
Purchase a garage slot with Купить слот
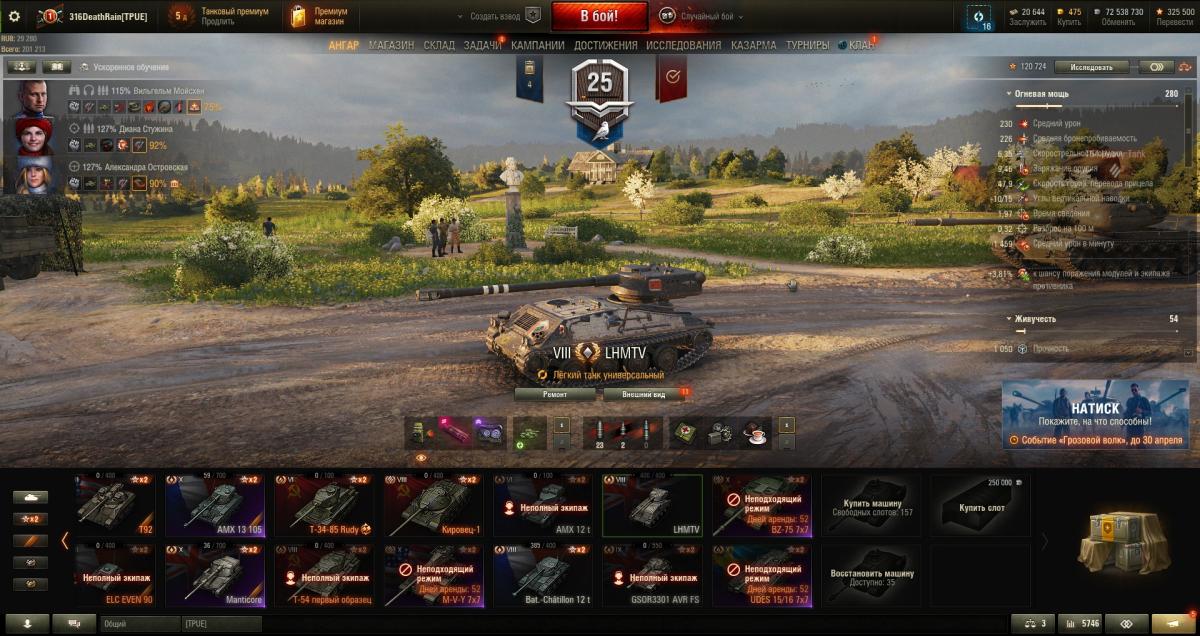coord(981,506)
